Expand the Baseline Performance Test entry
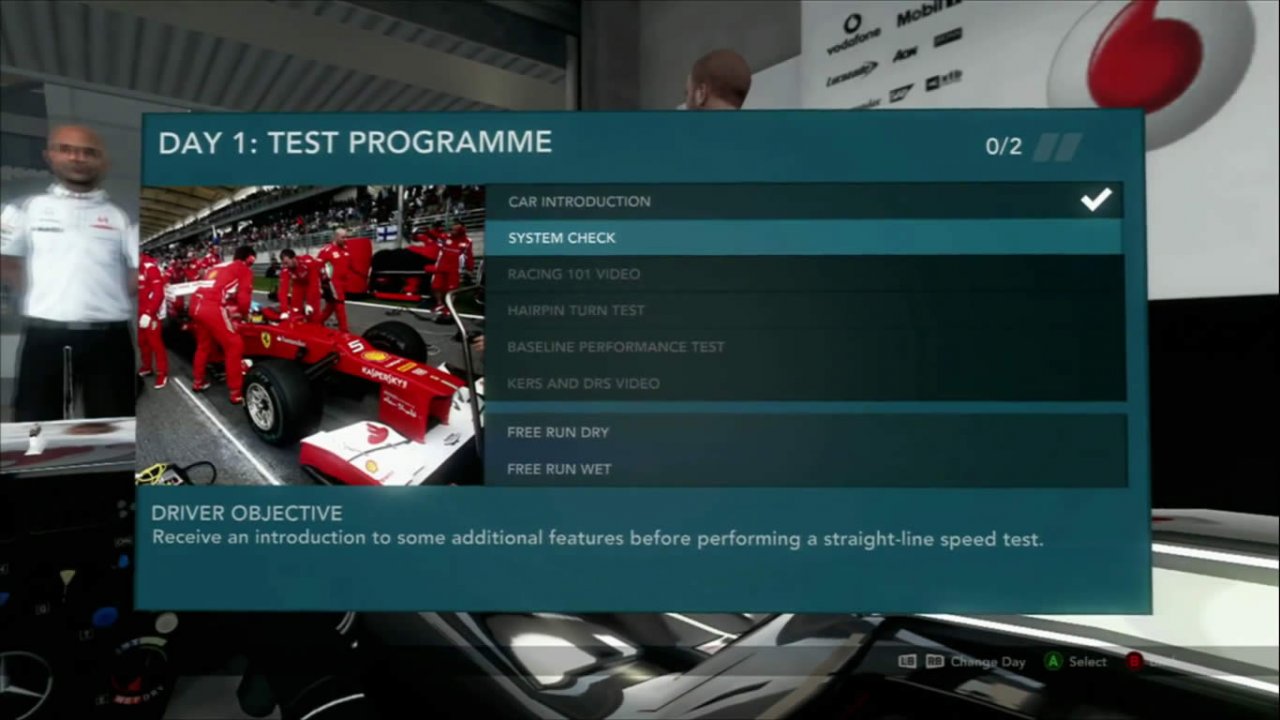This screenshot has height=720, width=1280. 616,346
